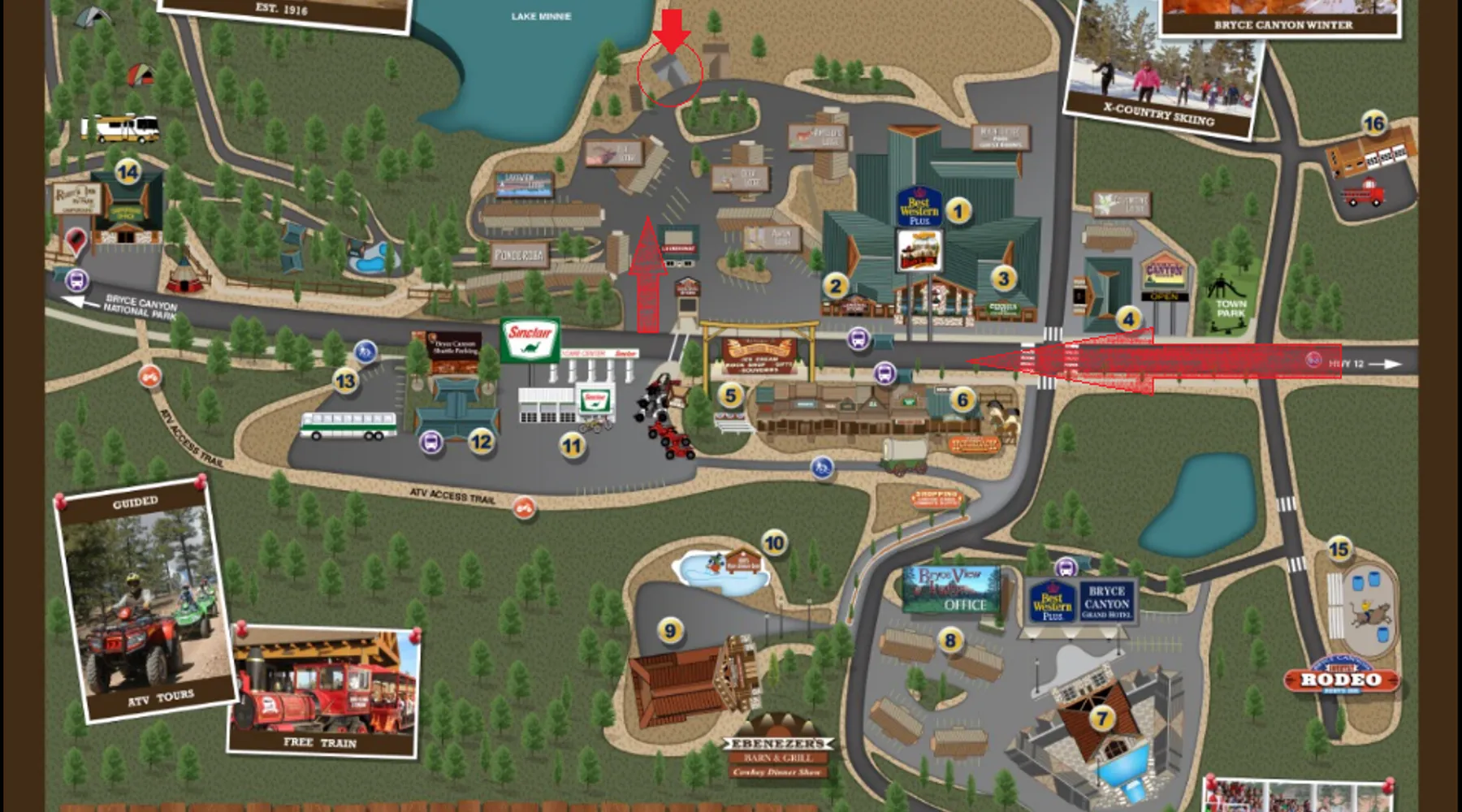Click marker 7 on the hotel
This screenshot has height=812, width=1462.
(x=1102, y=718)
